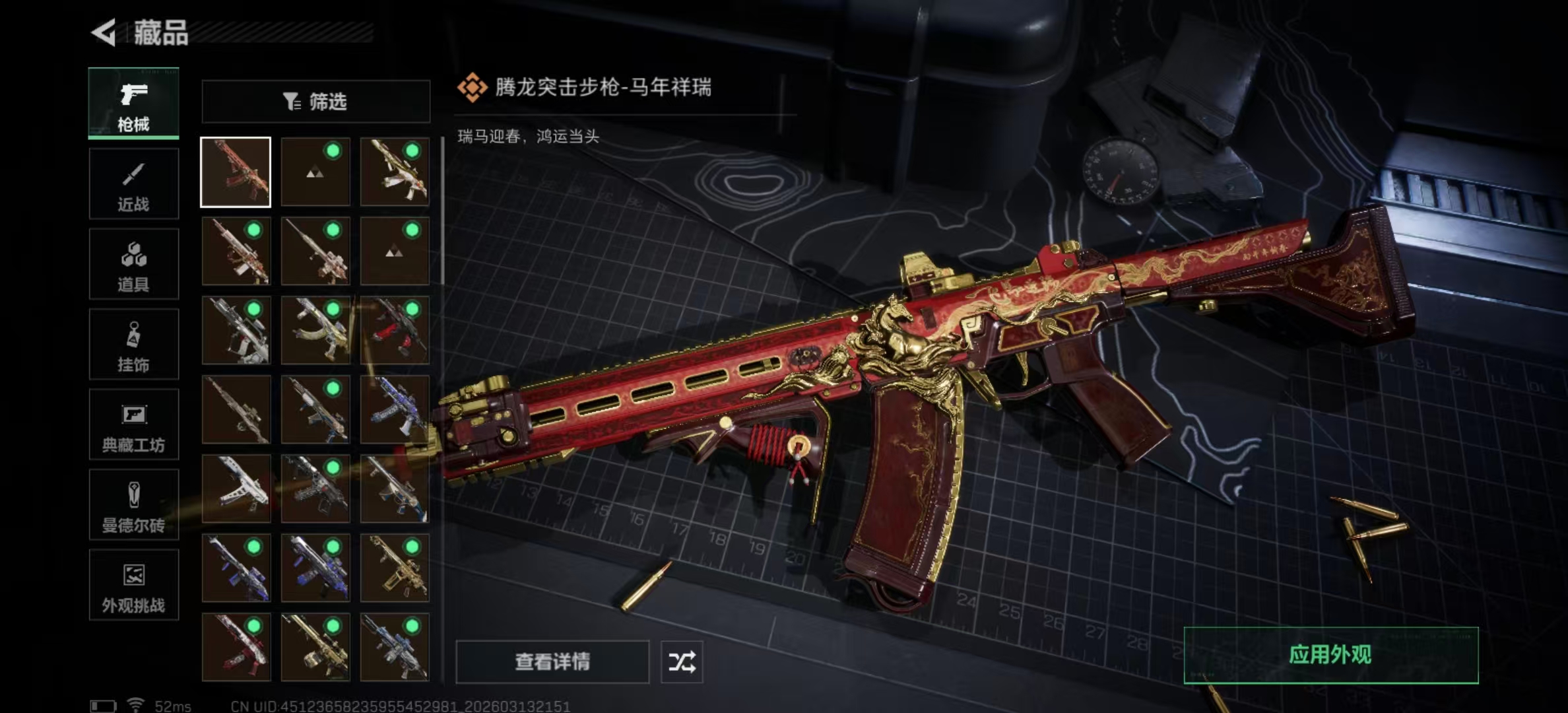Viewport: 1568px width, 713px height.
Task: Switch to the 枪械 category tab
Action: coord(133,104)
